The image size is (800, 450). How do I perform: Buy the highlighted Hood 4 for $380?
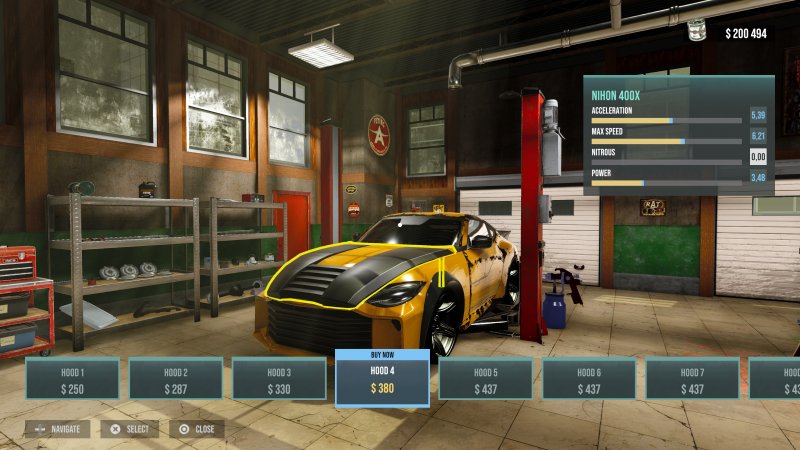click(x=382, y=380)
